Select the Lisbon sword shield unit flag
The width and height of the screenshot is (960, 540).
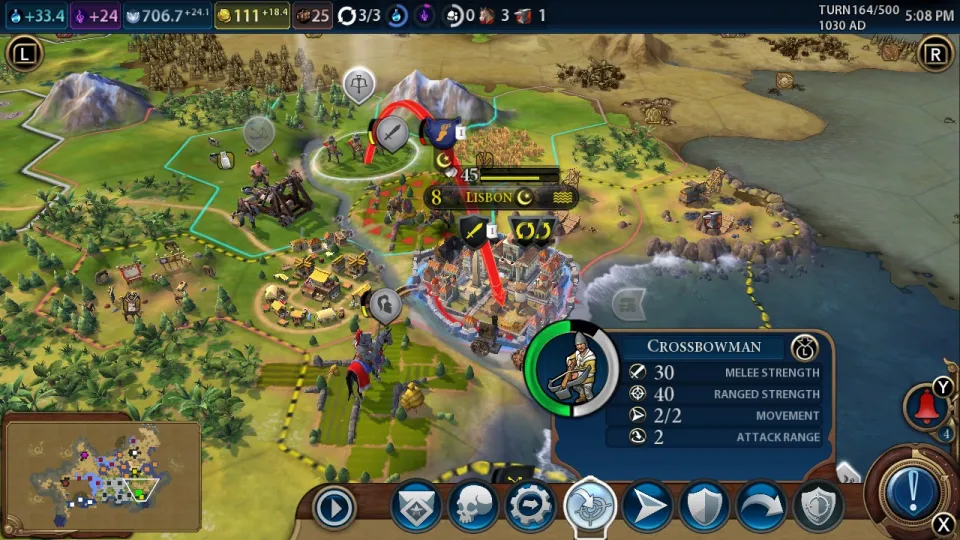(x=474, y=232)
